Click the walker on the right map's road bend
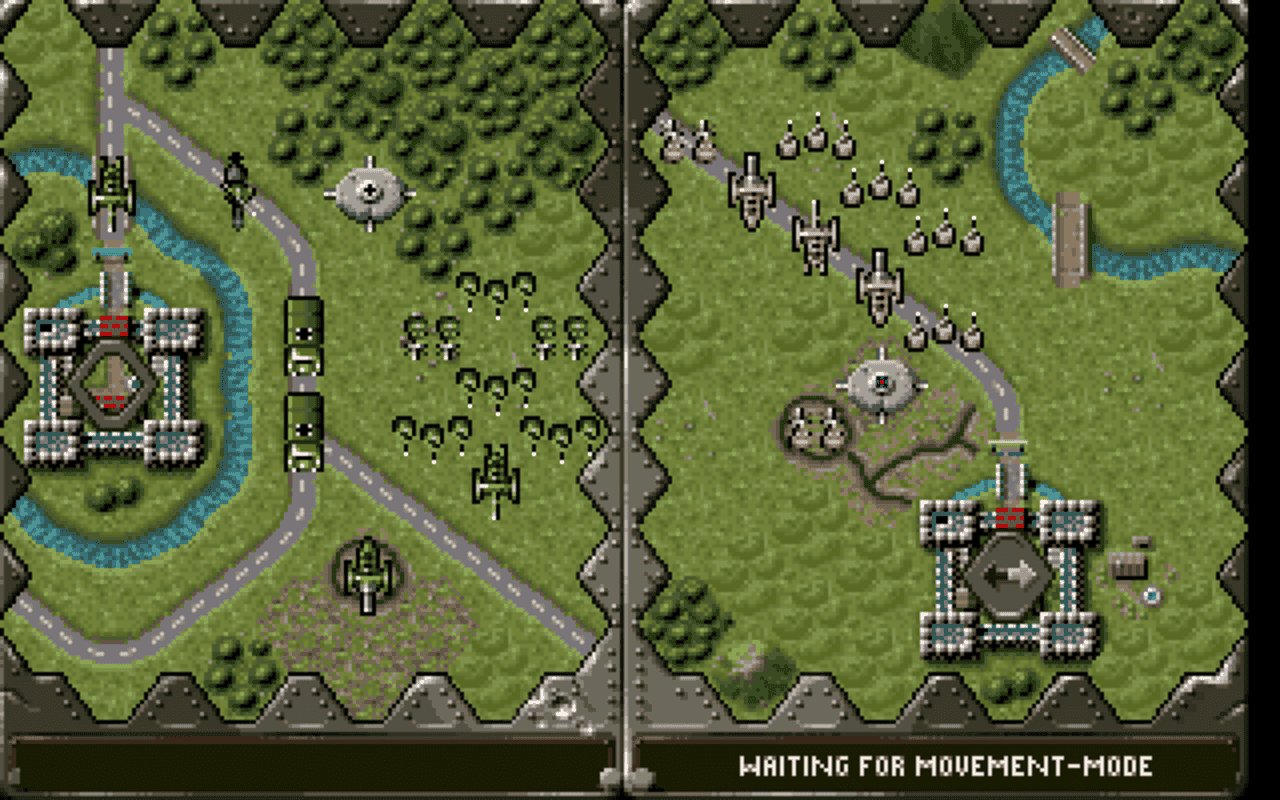This screenshot has height=800, width=1280. [878, 290]
